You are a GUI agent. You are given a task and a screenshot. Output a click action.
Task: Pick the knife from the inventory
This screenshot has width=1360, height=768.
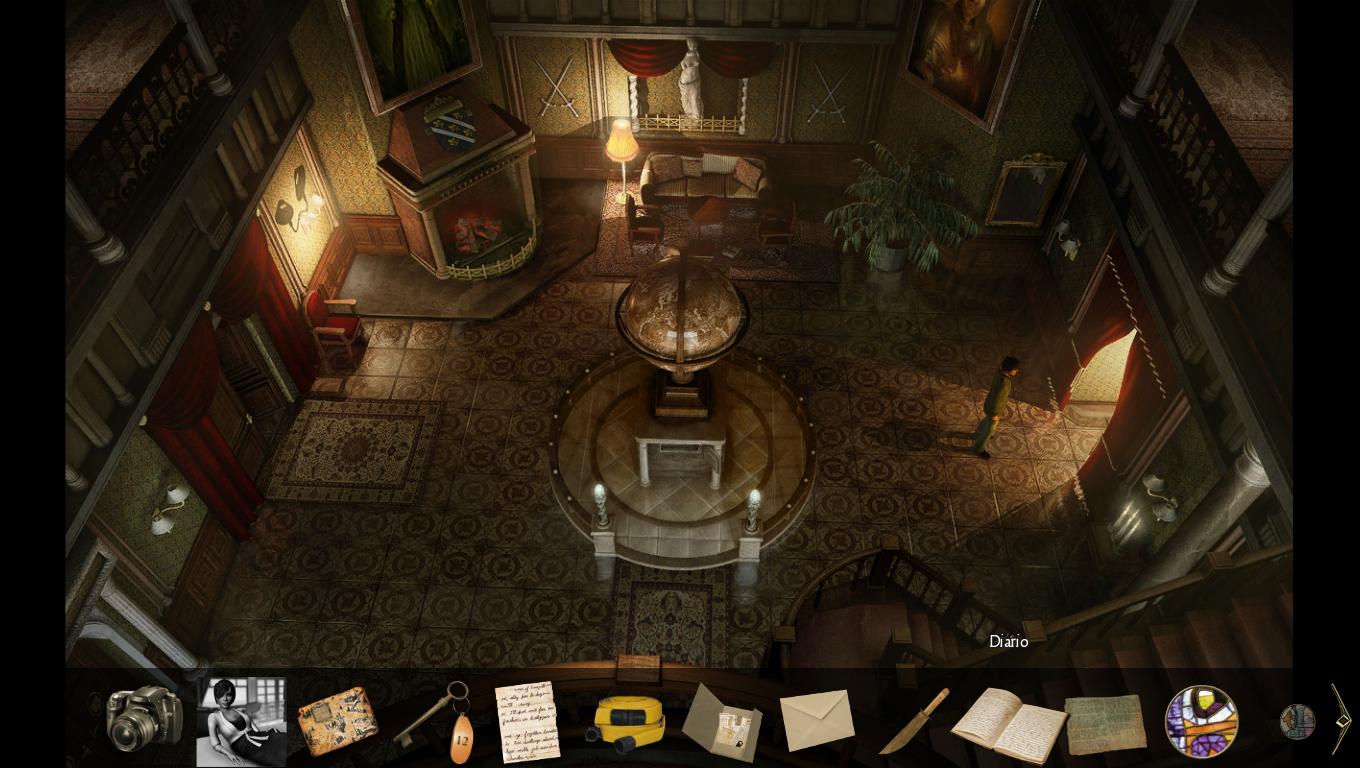(913, 722)
